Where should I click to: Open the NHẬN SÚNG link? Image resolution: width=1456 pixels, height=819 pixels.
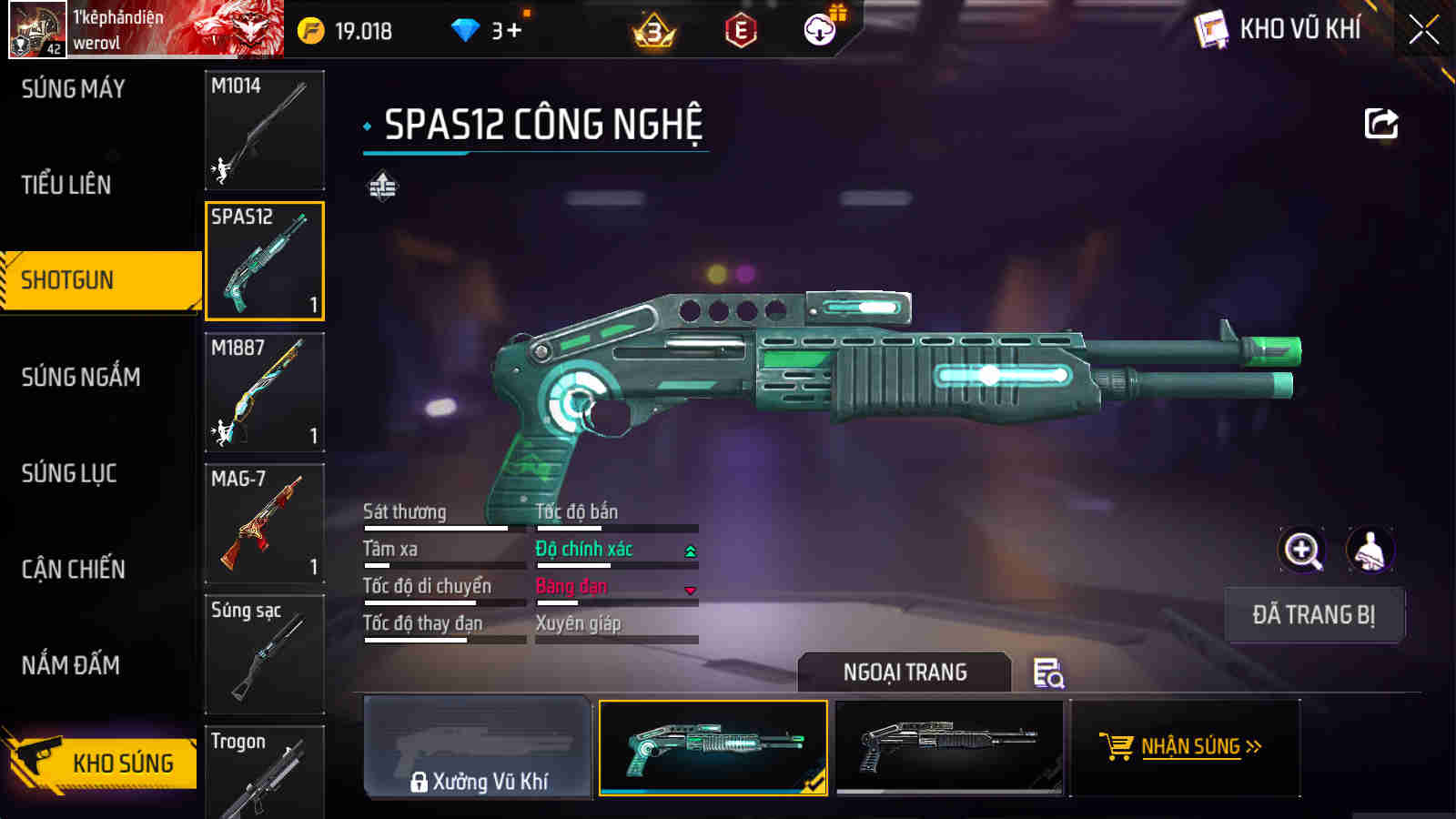[x=1184, y=747]
